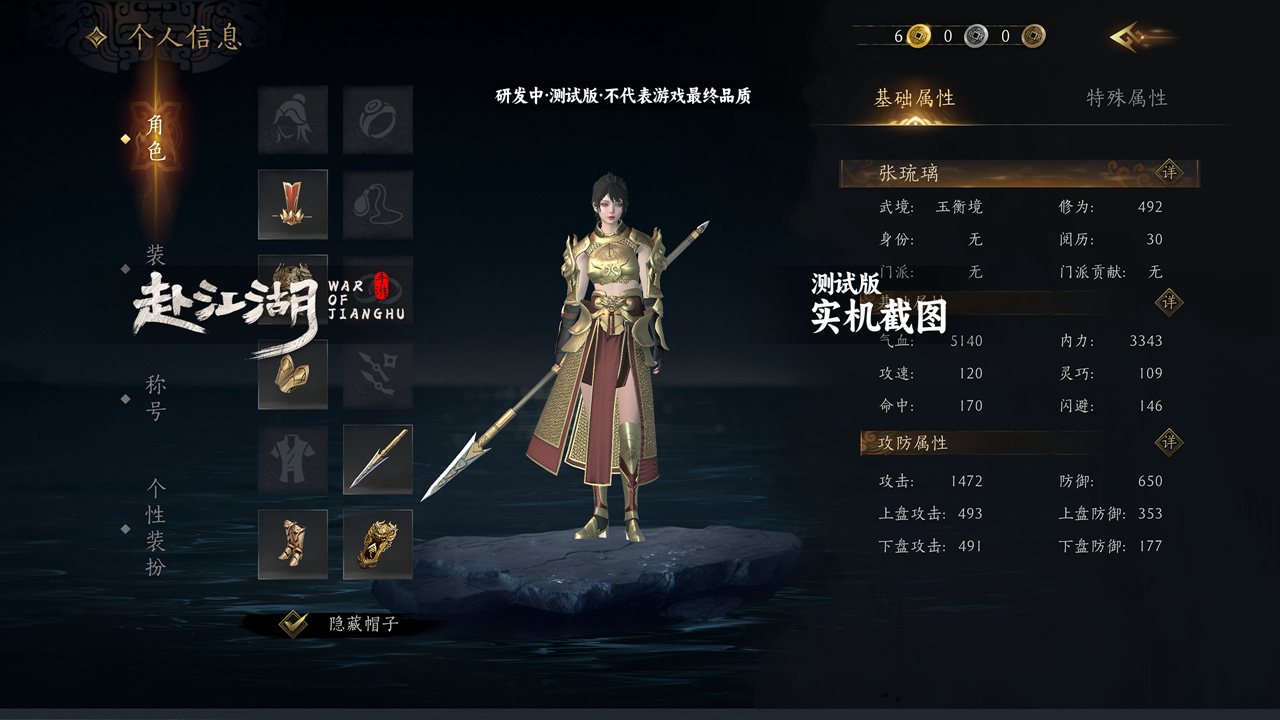Click the empty pendant pouch slot

378,204
